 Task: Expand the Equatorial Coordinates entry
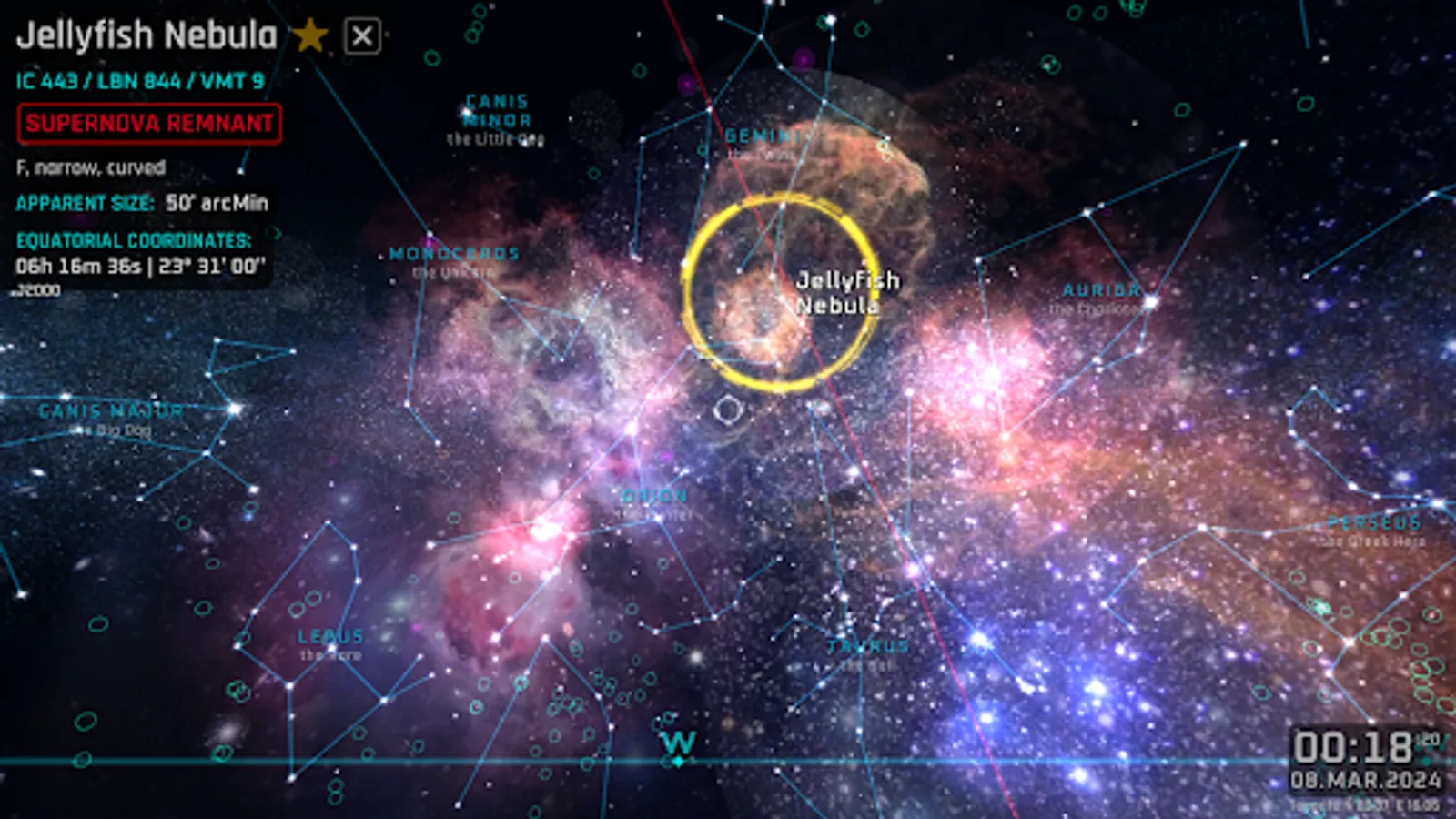tap(135, 242)
